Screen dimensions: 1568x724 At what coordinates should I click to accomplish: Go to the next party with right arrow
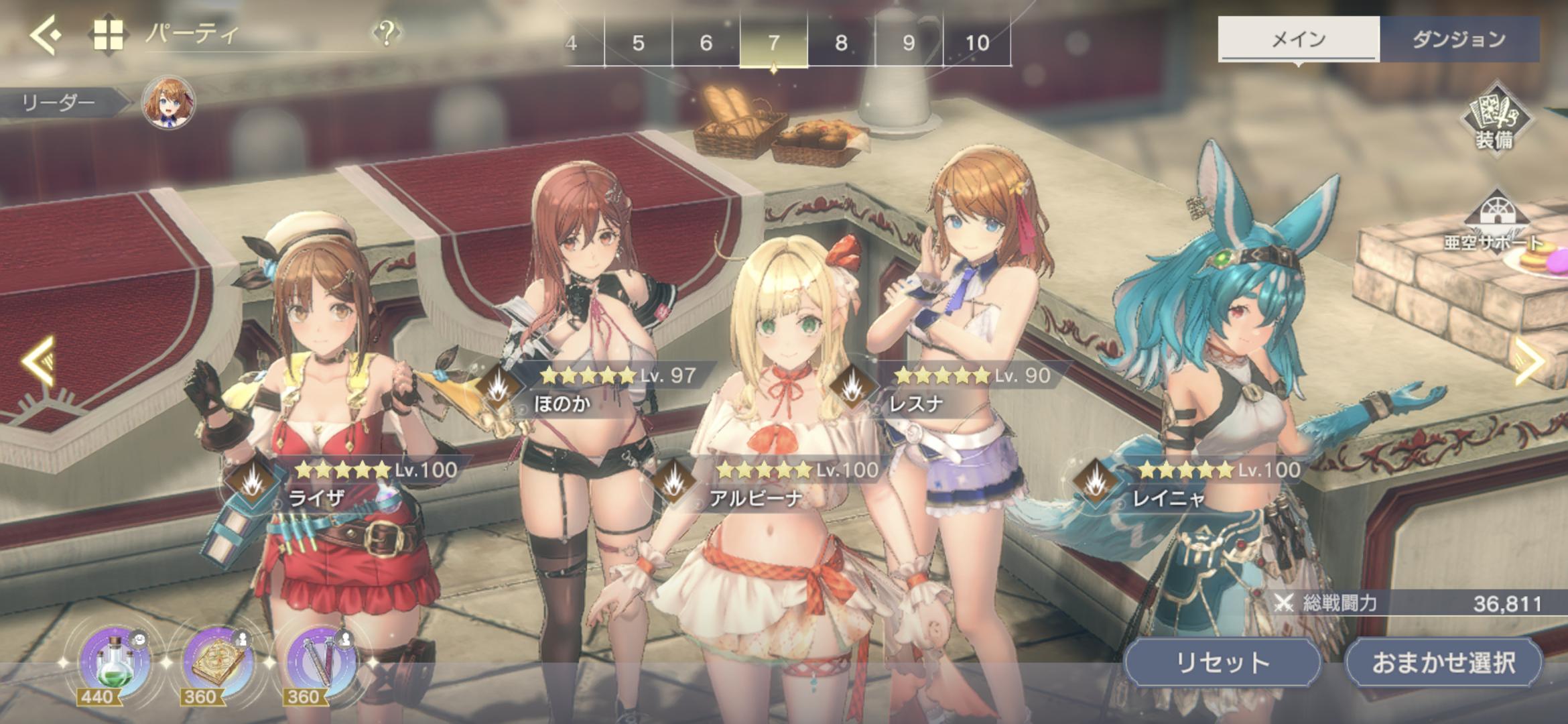pyautogui.click(x=1530, y=361)
